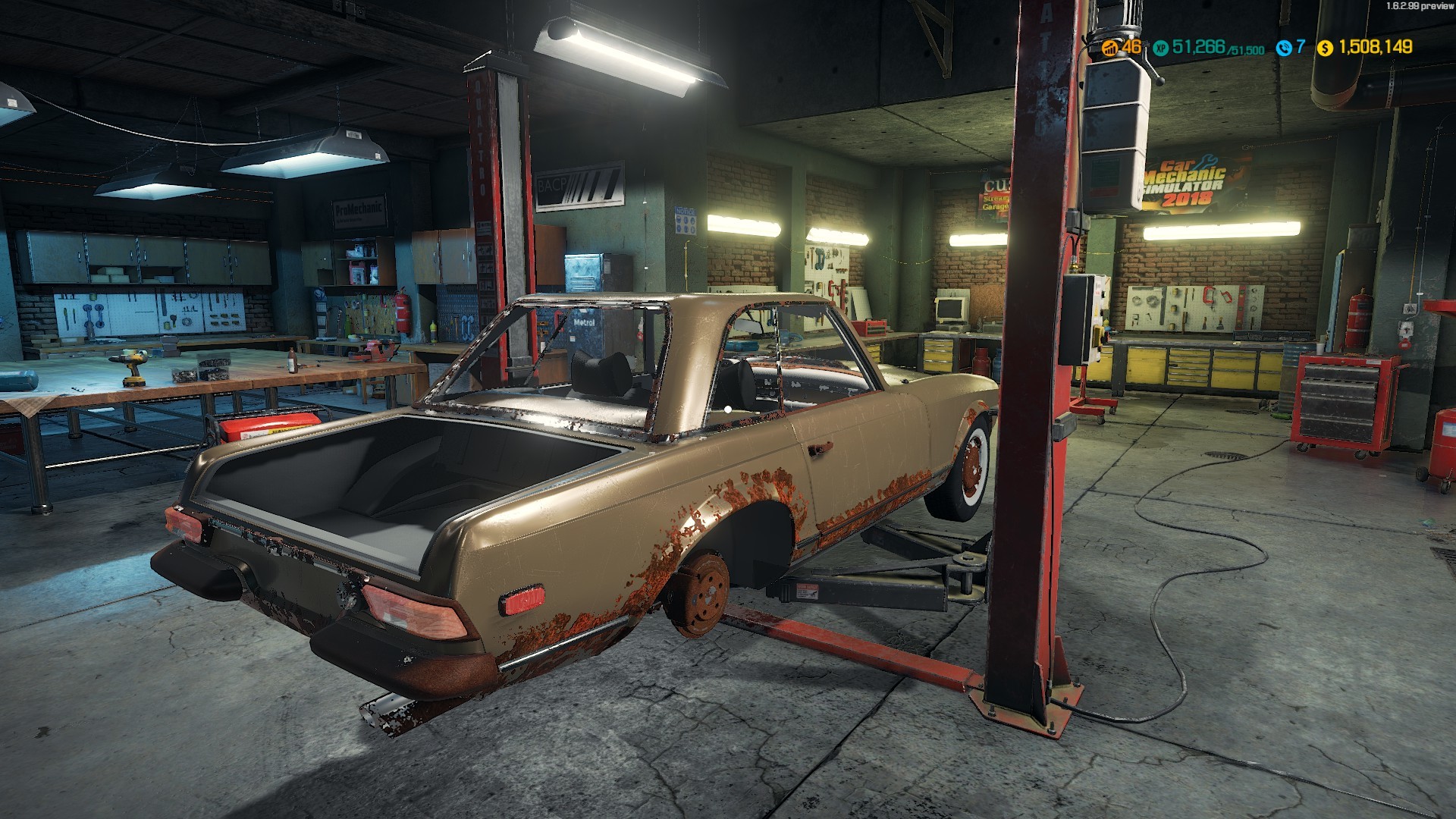Click the orange player level icon

pos(1109,48)
